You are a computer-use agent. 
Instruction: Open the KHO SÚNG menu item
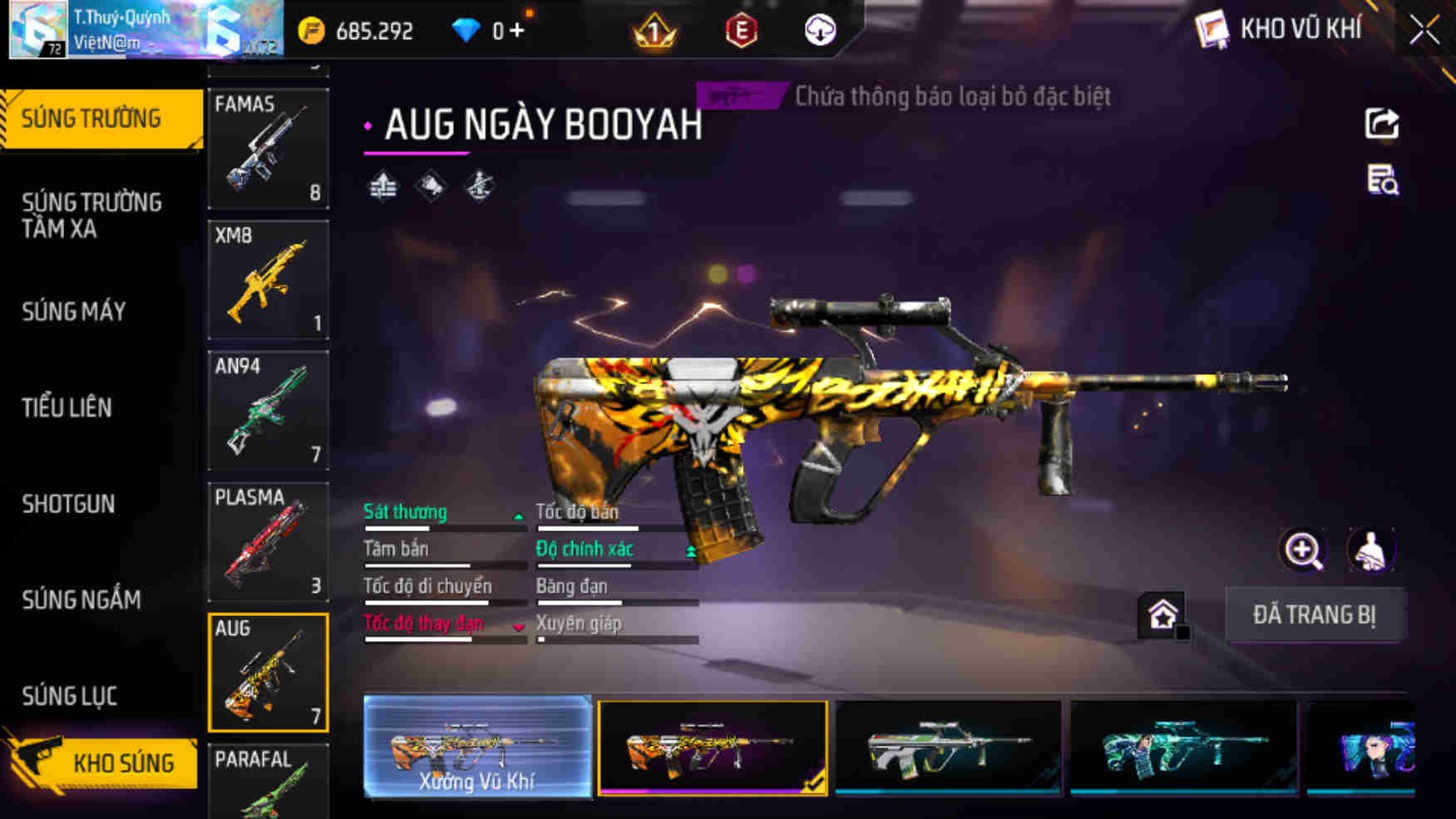pos(123,762)
